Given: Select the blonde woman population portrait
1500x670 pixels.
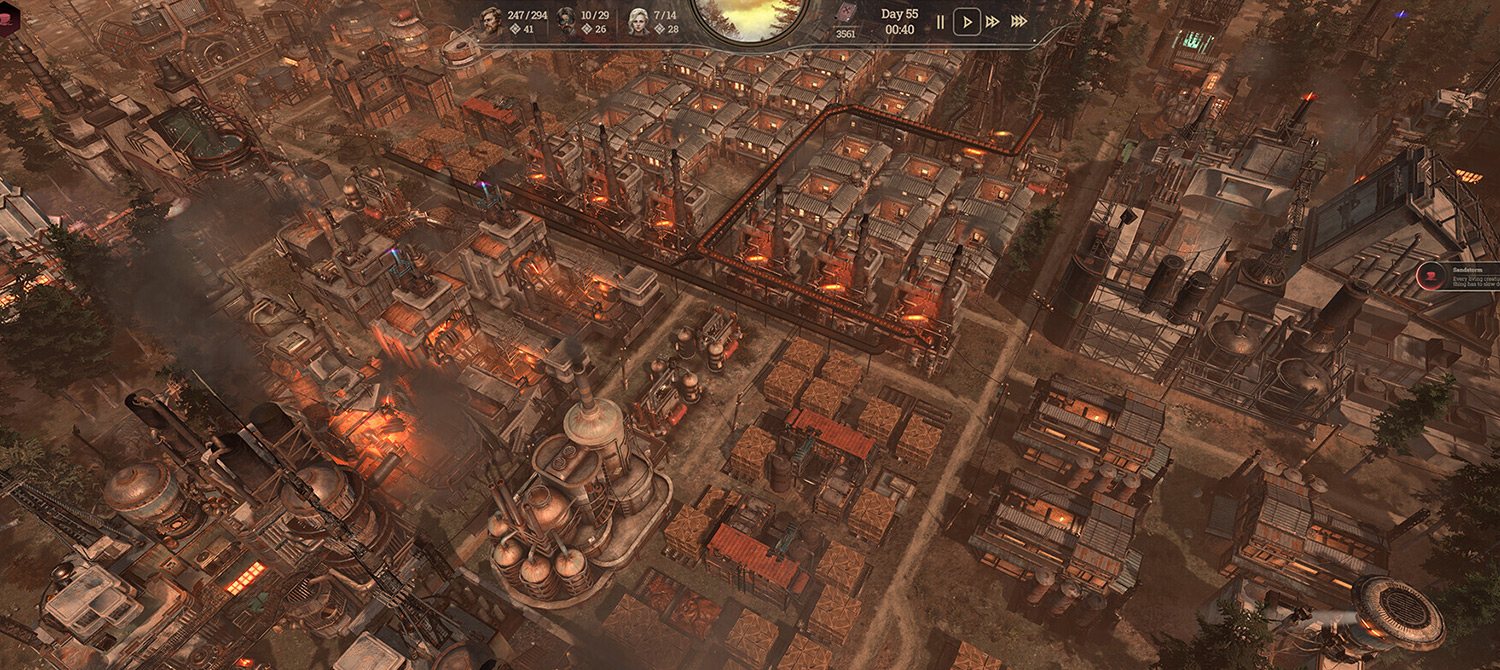Looking at the screenshot, I should tap(638, 20).
